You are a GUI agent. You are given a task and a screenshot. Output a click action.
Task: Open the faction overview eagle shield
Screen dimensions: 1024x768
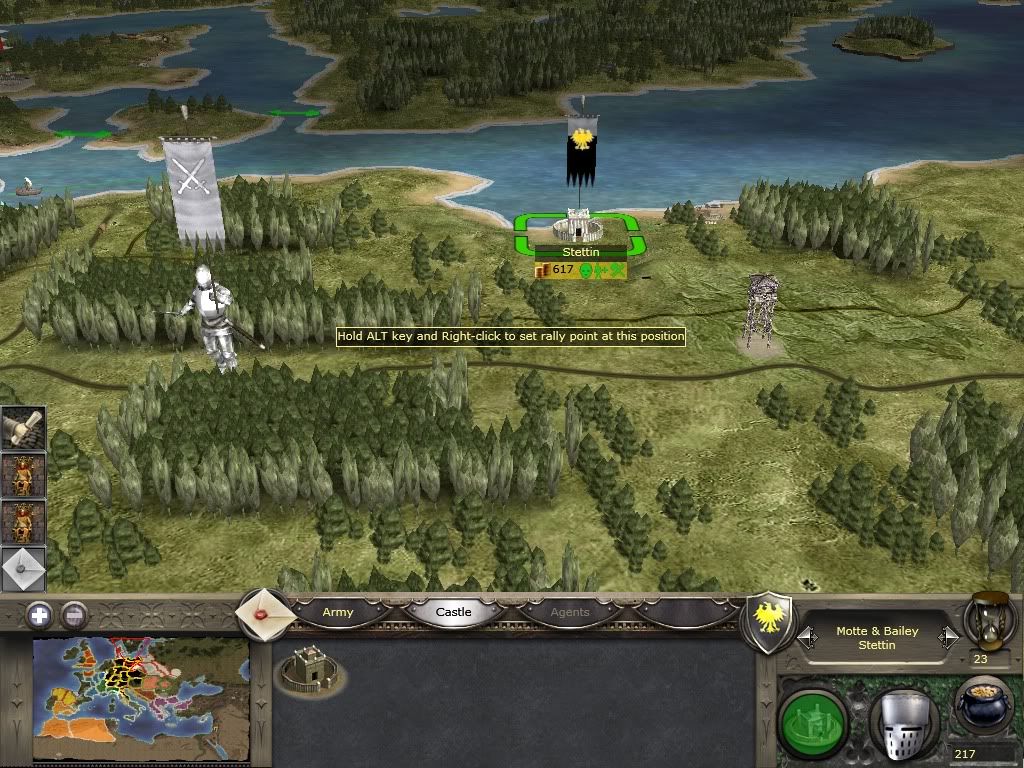[x=768, y=622]
